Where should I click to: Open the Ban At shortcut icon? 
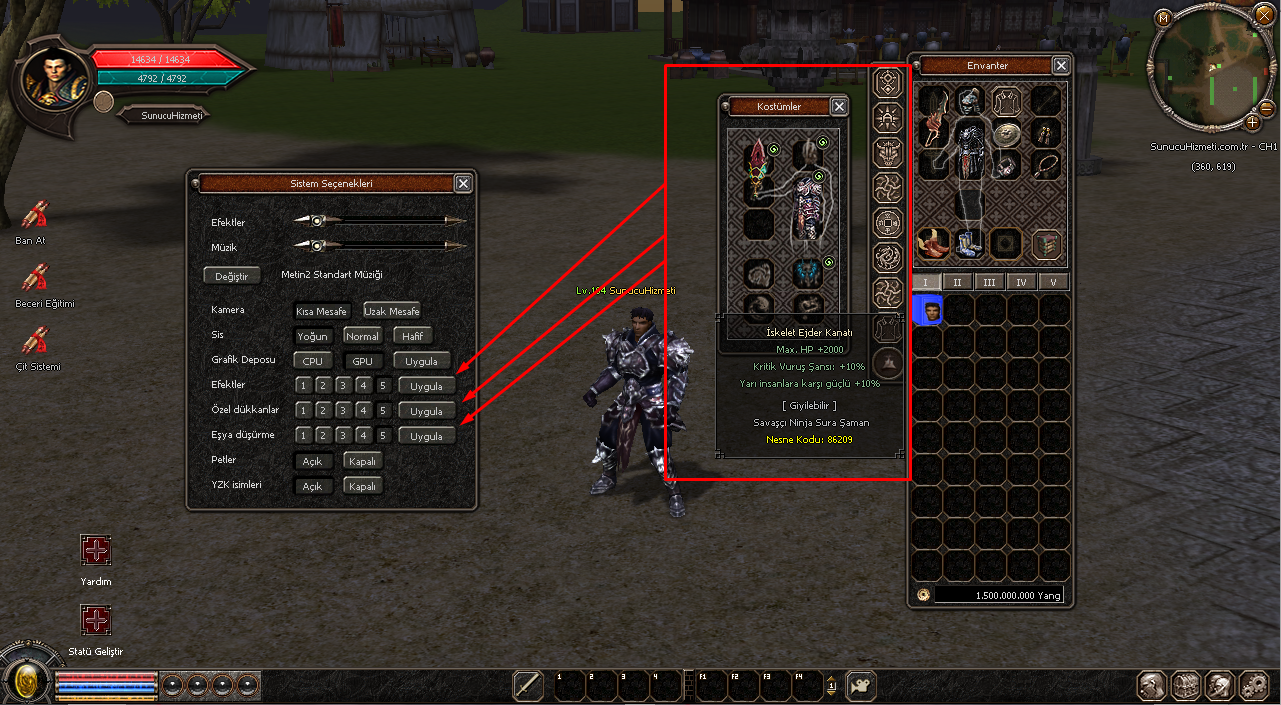pyautogui.click(x=34, y=215)
